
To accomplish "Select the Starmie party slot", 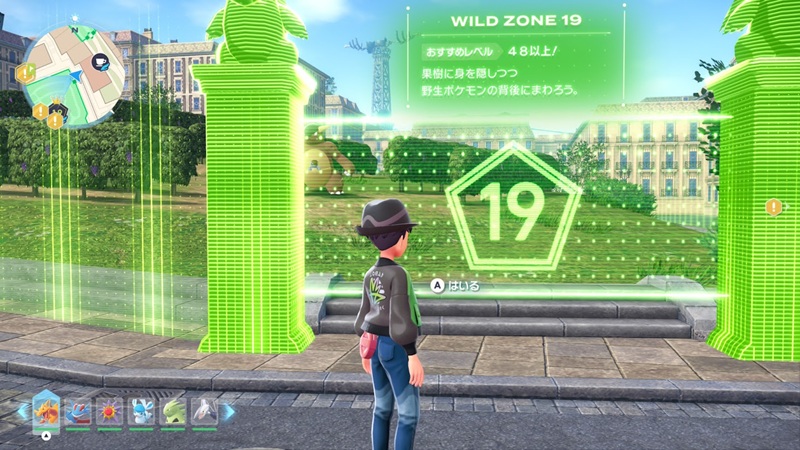I will point(109,409).
